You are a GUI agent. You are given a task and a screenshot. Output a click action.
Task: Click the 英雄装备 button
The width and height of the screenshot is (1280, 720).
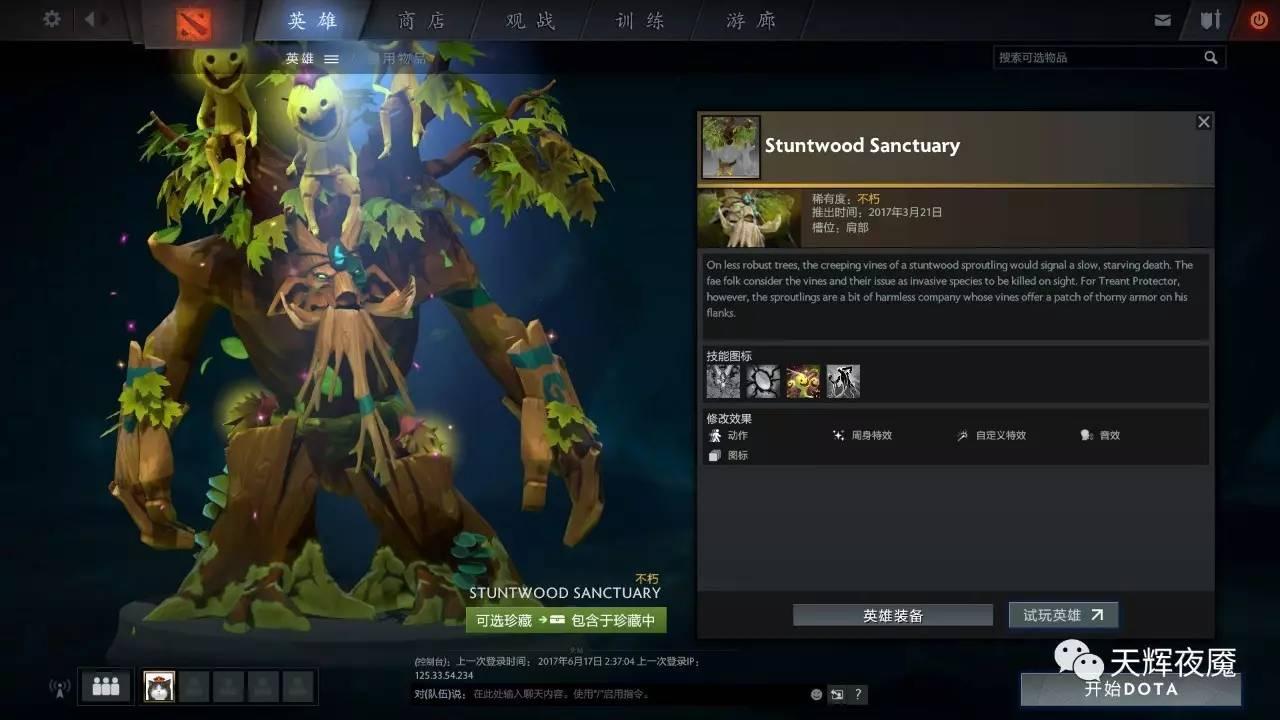pos(893,614)
